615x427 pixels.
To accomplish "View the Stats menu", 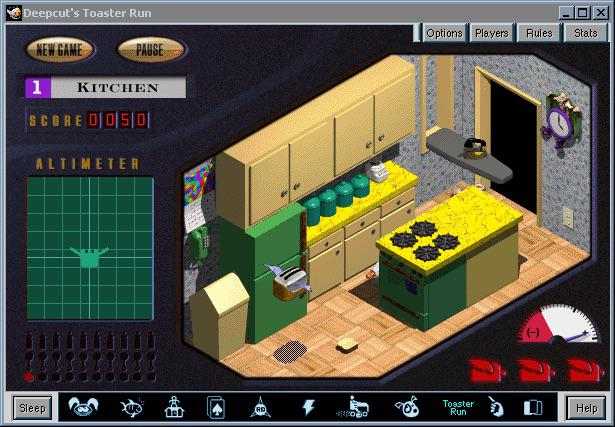I will (586, 33).
